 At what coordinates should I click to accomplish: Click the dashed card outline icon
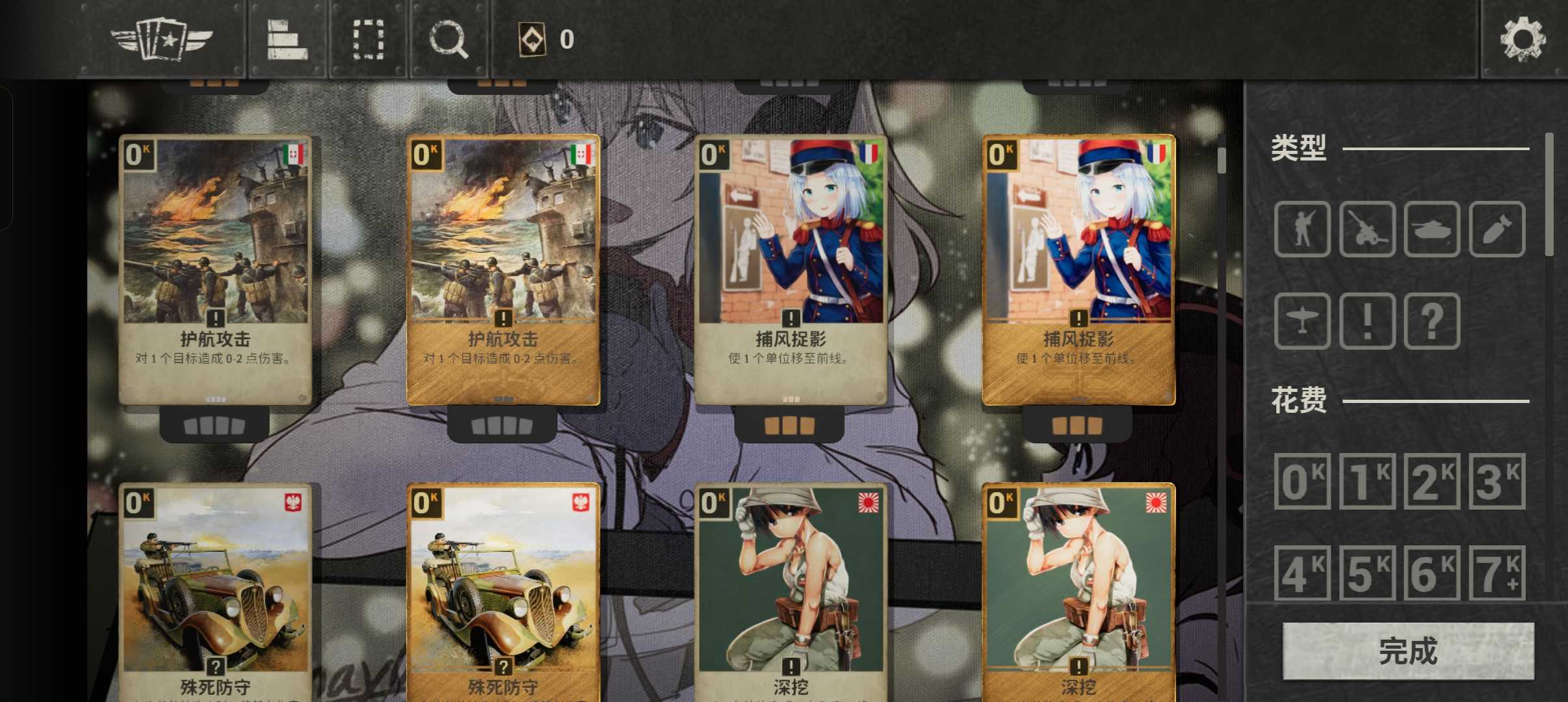[368, 39]
